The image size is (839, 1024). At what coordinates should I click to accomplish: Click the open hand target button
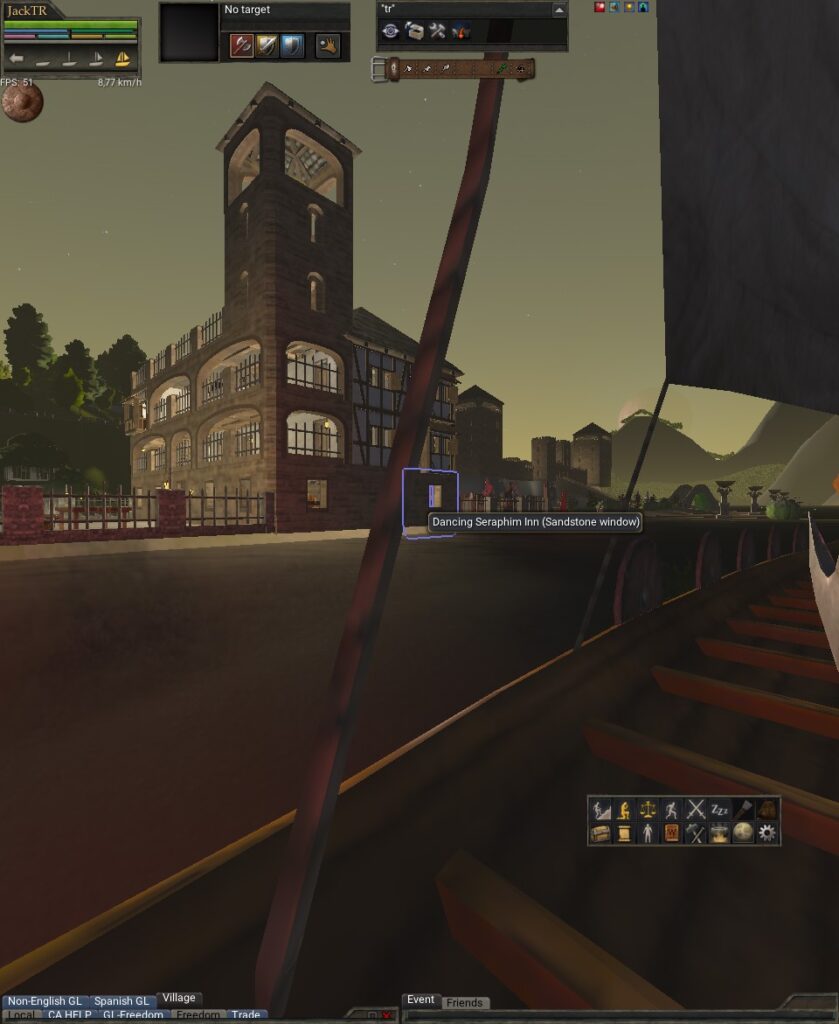pyautogui.click(x=328, y=45)
